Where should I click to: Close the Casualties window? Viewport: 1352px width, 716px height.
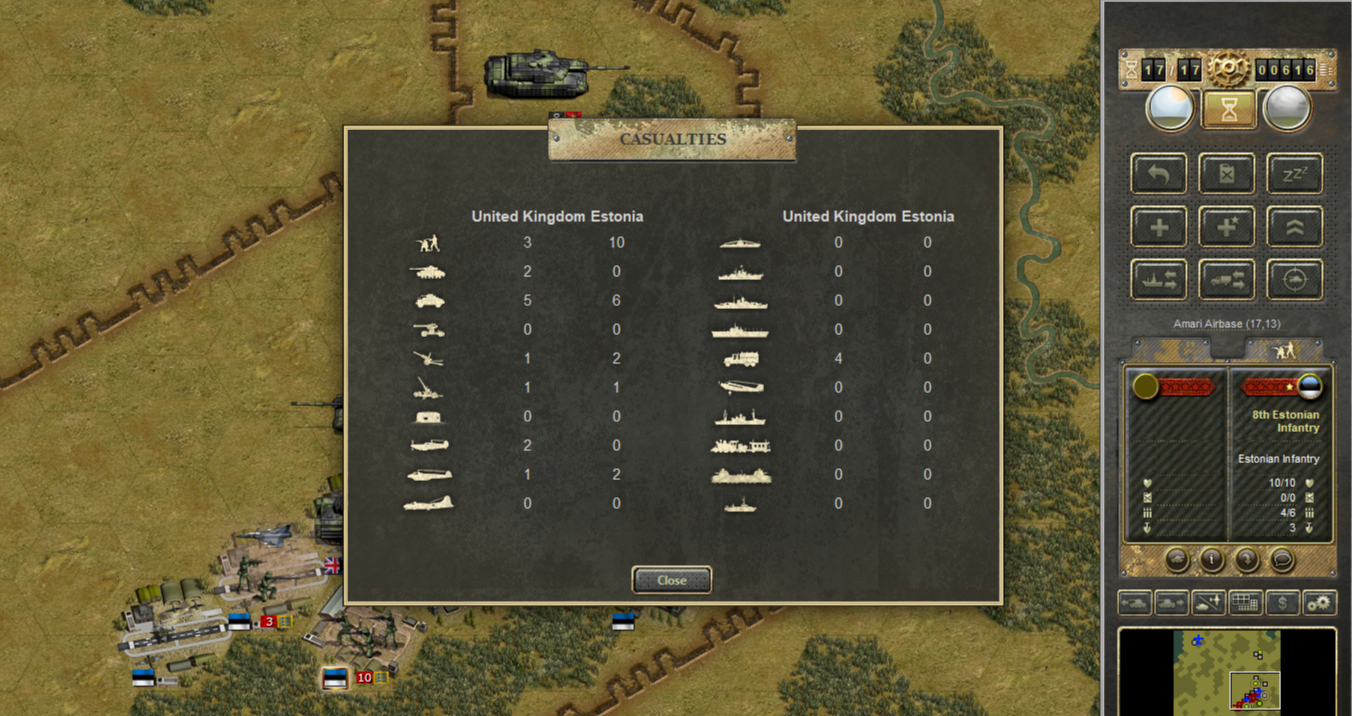click(671, 580)
